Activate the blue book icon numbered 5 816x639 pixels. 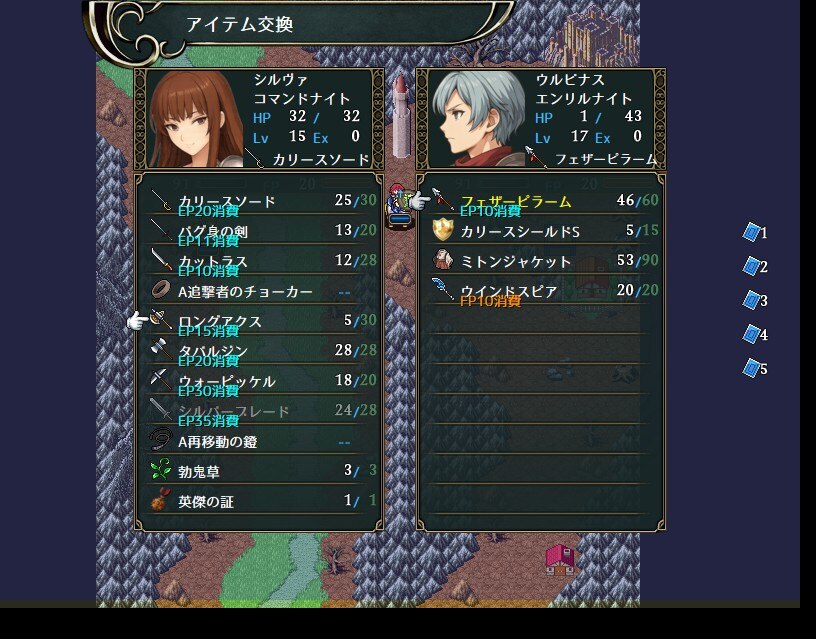pyautogui.click(x=752, y=368)
